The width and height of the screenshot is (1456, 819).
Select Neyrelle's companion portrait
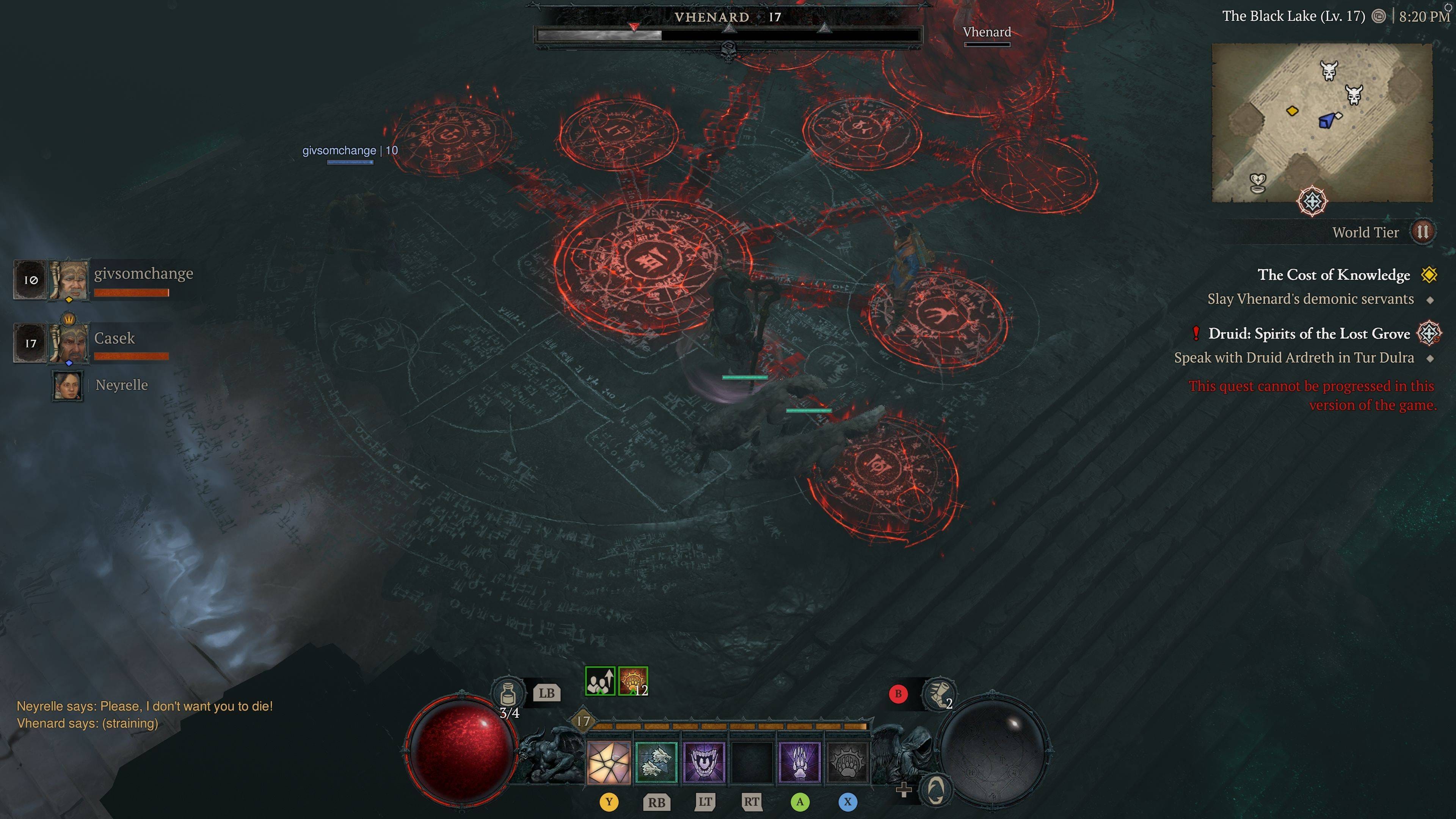tap(68, 386)
